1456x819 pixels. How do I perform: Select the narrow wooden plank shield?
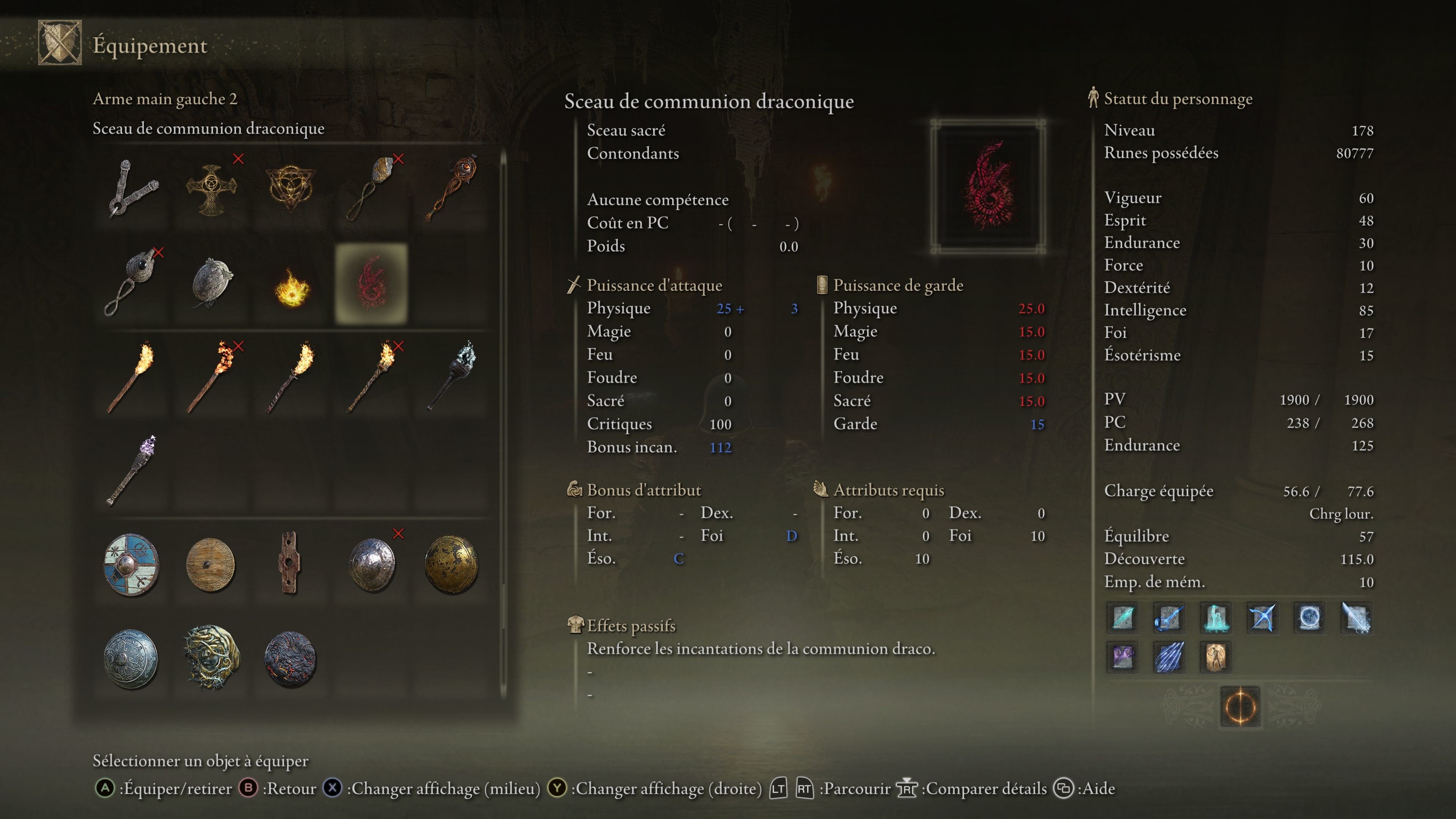pos(289,563)
